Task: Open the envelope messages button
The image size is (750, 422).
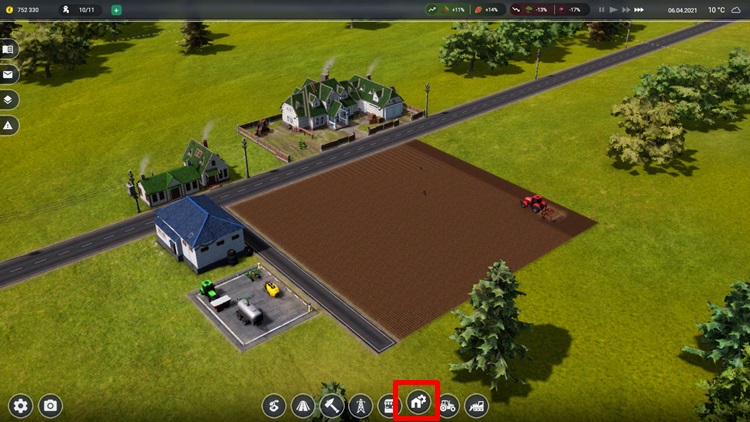Action: 9,74
